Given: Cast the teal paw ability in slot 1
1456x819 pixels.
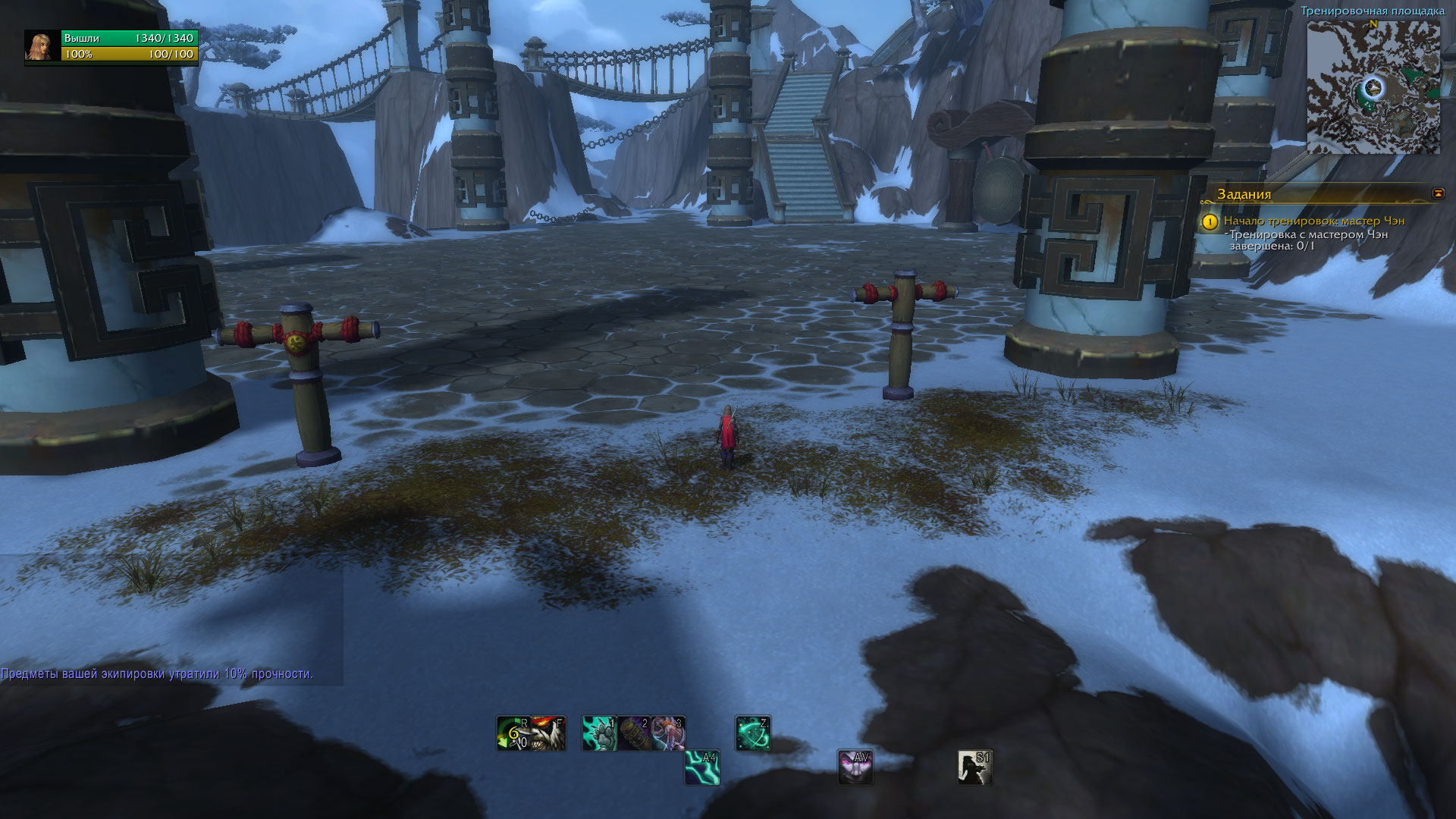Looking at the screenshot, I should pos(599,733).
